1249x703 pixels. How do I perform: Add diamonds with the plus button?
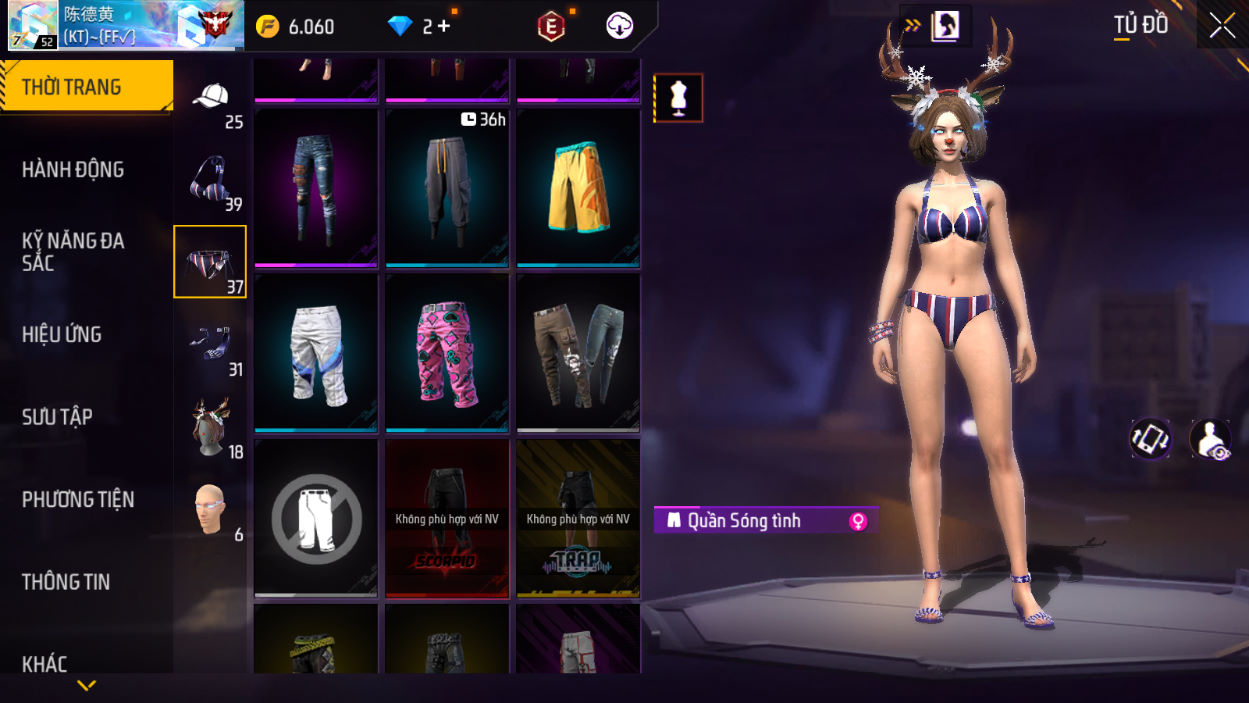[x=444, y=27]
